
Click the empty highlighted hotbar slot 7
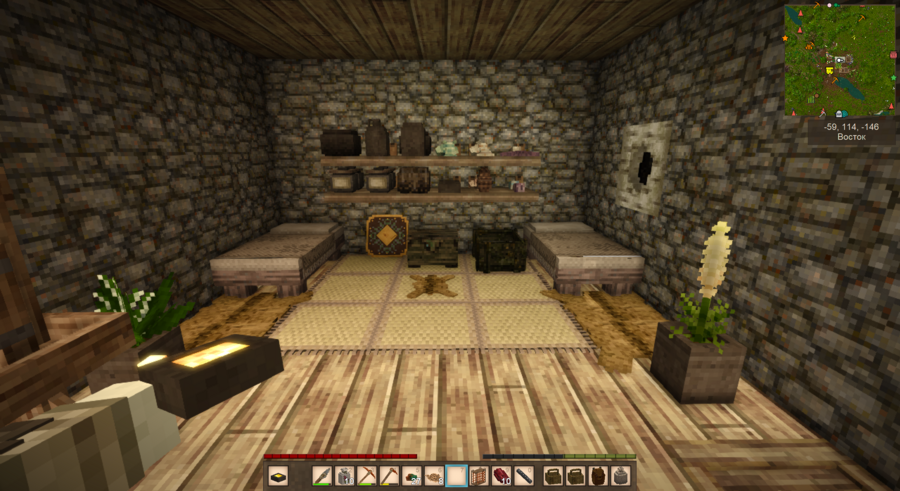tap(456, 476)
